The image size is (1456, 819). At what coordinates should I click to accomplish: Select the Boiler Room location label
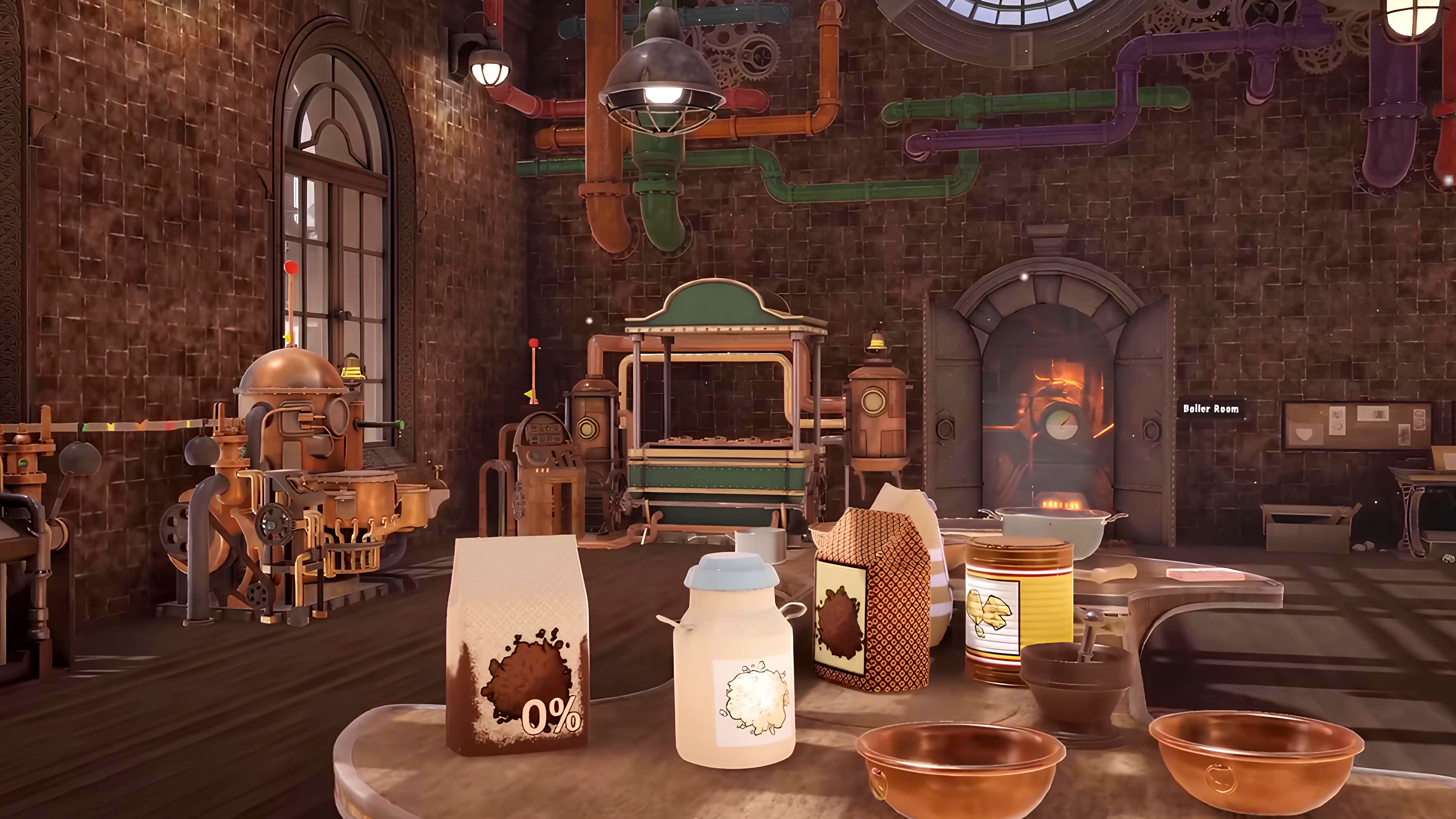pyautogui.click(x=1211, y=408)
